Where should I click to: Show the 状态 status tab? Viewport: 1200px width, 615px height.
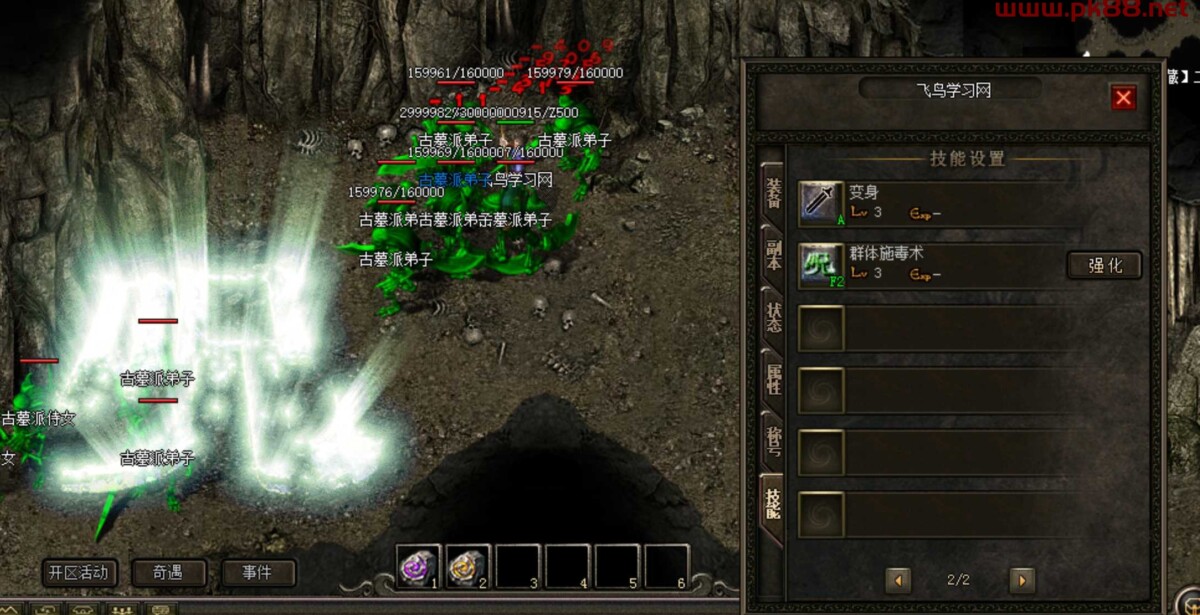coord(773,317)
